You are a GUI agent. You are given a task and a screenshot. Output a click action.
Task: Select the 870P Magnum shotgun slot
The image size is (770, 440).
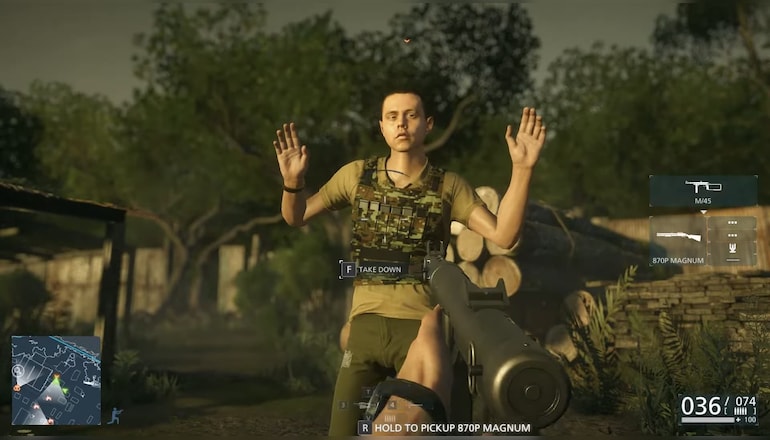[x=678, y=241]
